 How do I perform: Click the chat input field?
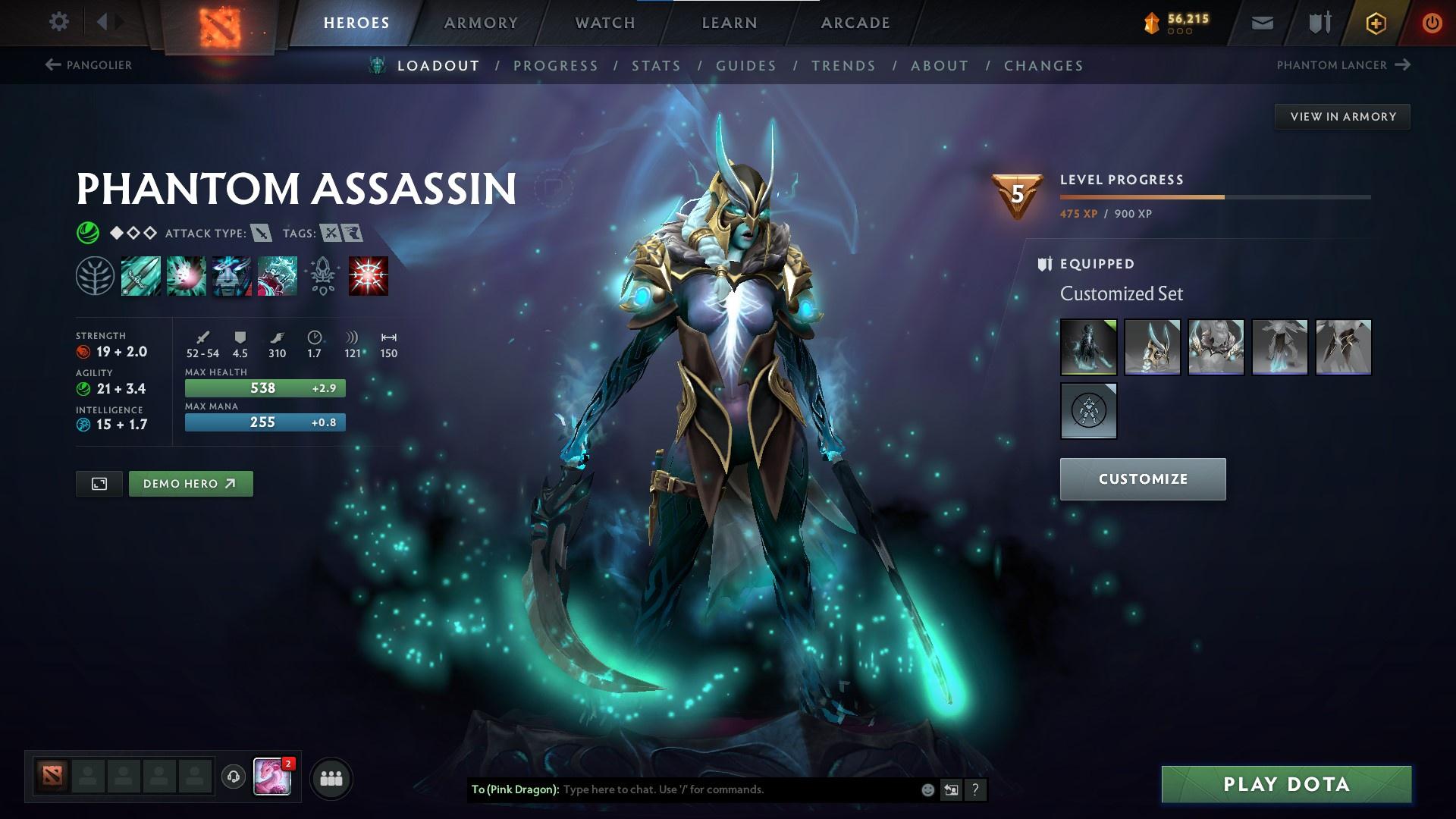[x=736, y=789]
